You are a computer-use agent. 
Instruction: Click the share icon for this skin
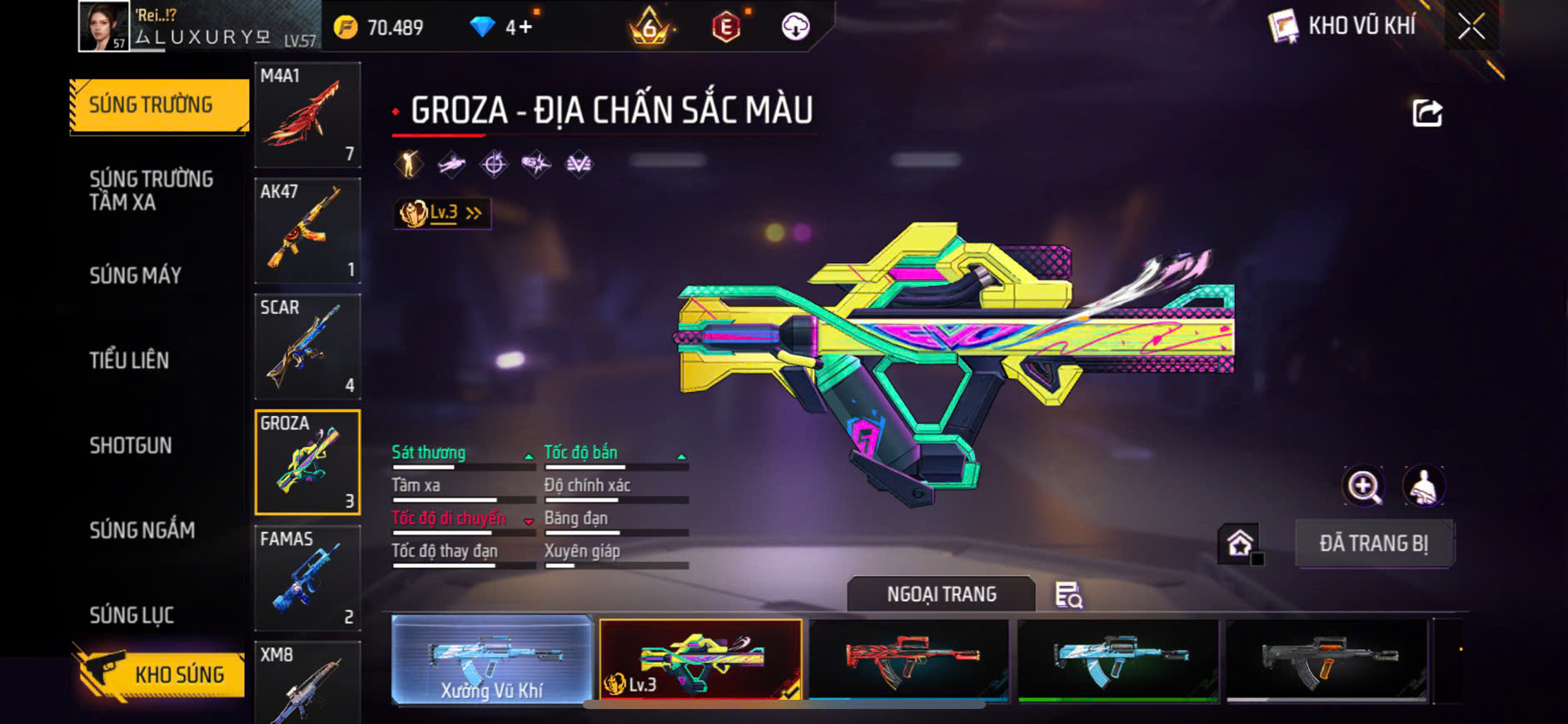click(x=1426, y=113)
